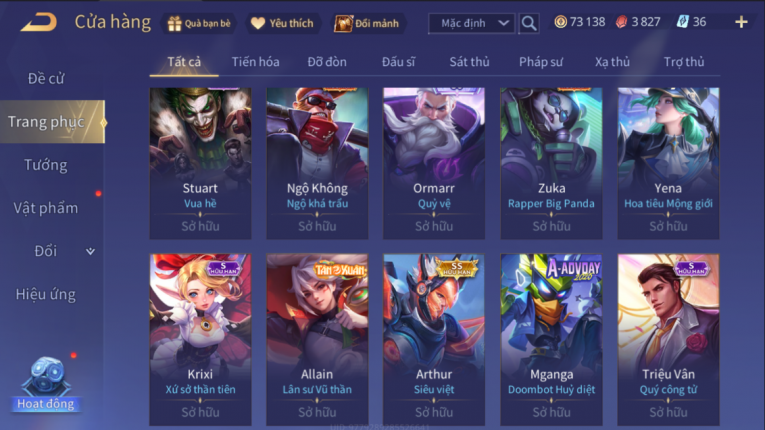Open the Vật phẩm items section
Image resolution: width=765 pixels, height=430 pixels.
(x=46, y=208)
